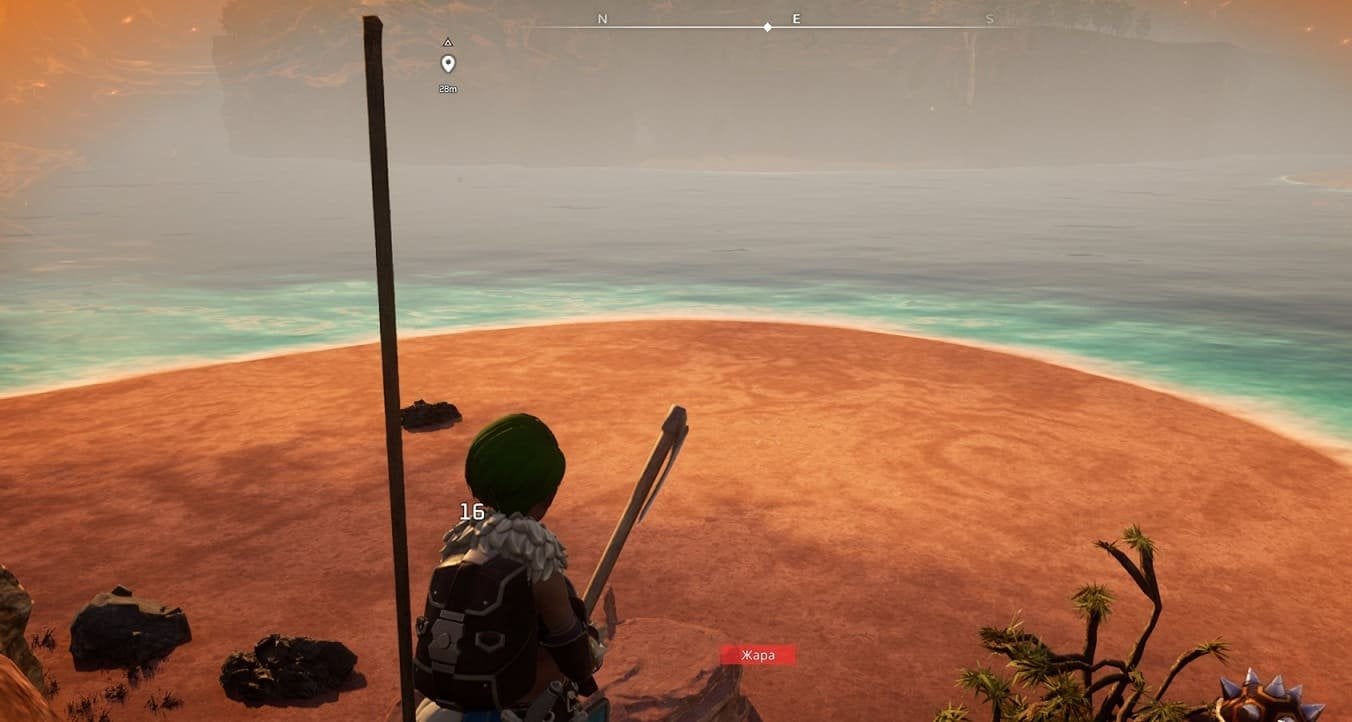This screenshot has width=1352, height=722.
Task: Click the compass bar's diamond heading indicator
Action: coord(767,27)
